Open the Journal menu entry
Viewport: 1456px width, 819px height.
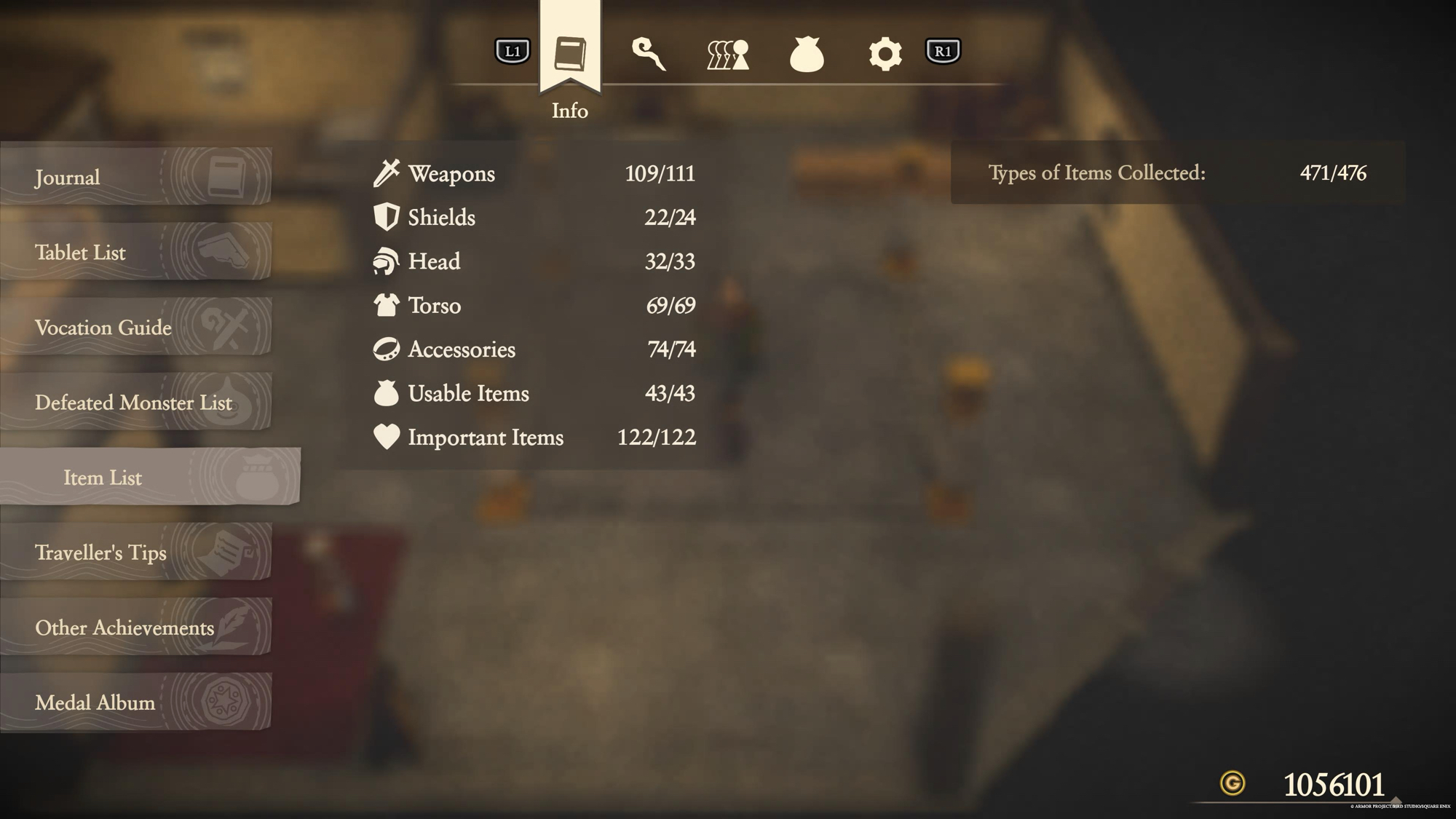[135, 177]
